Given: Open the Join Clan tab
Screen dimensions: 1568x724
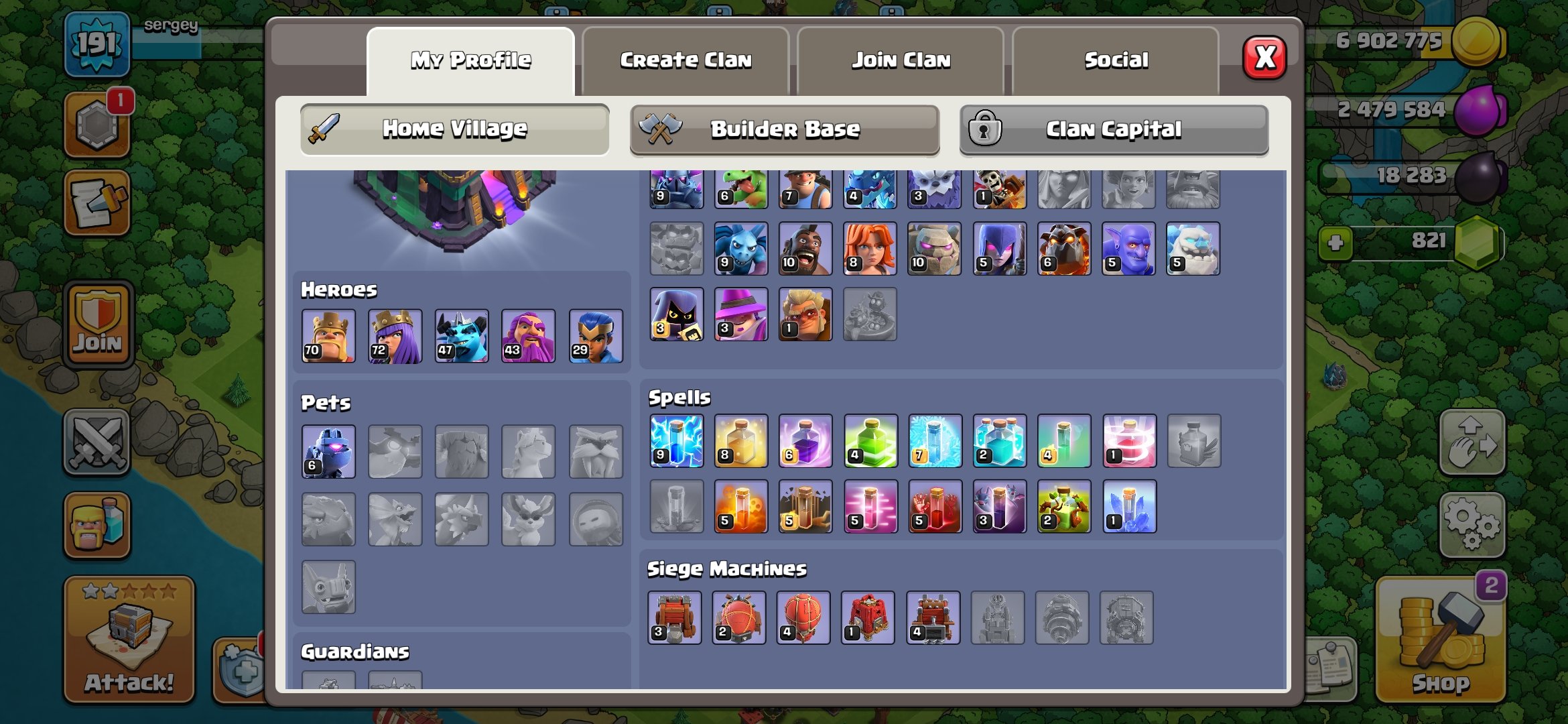Looking at the screenshot, I should pyautogui.click(x=901, y=59).
